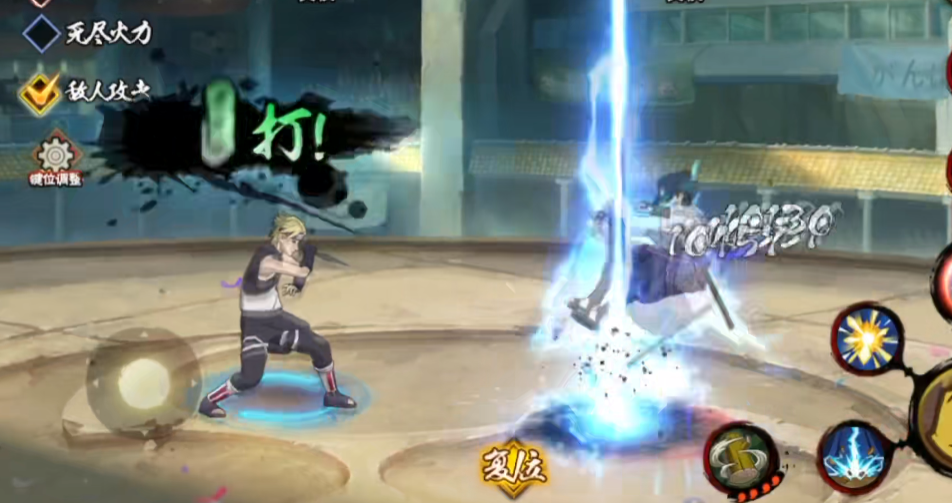
Task: Activate the yellow burst skill icon
Action: tap(868, 338)
